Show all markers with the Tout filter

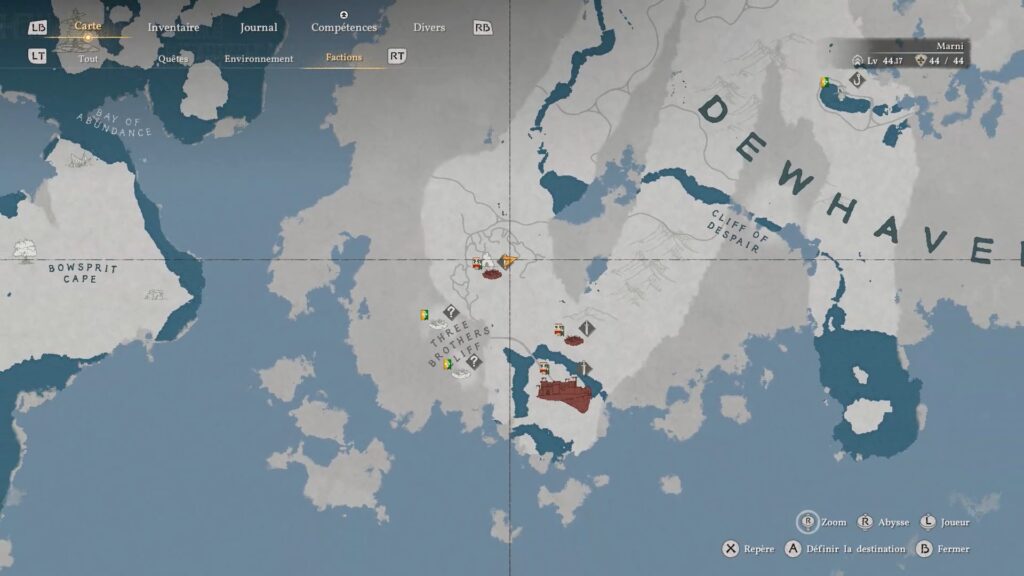pos(88,58)
